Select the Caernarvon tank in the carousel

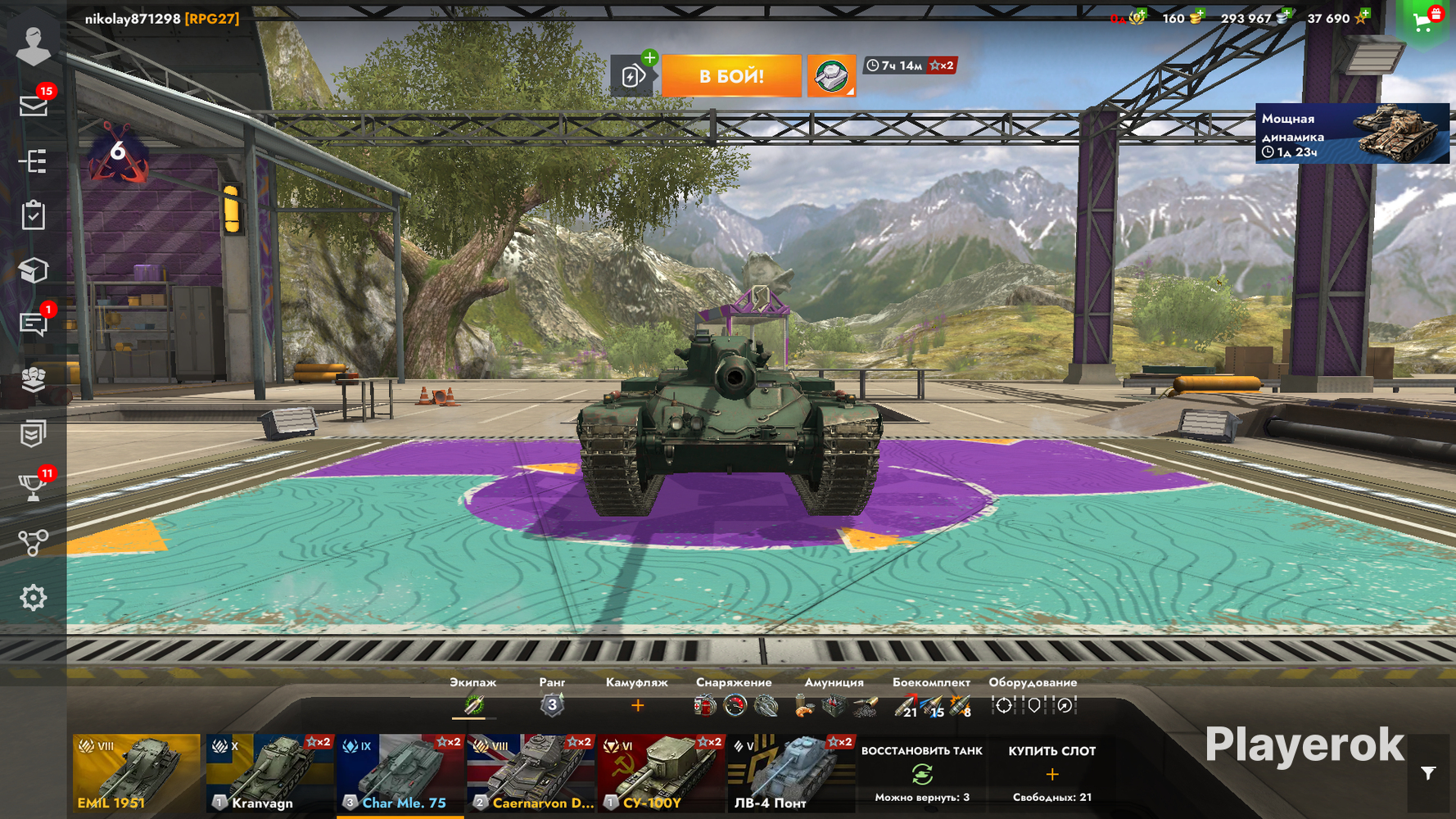click(x=531, y=774)
